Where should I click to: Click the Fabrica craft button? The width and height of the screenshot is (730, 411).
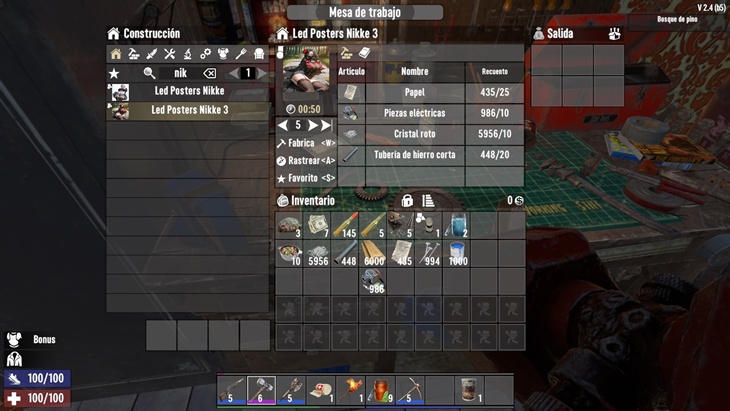pos(305,144)
